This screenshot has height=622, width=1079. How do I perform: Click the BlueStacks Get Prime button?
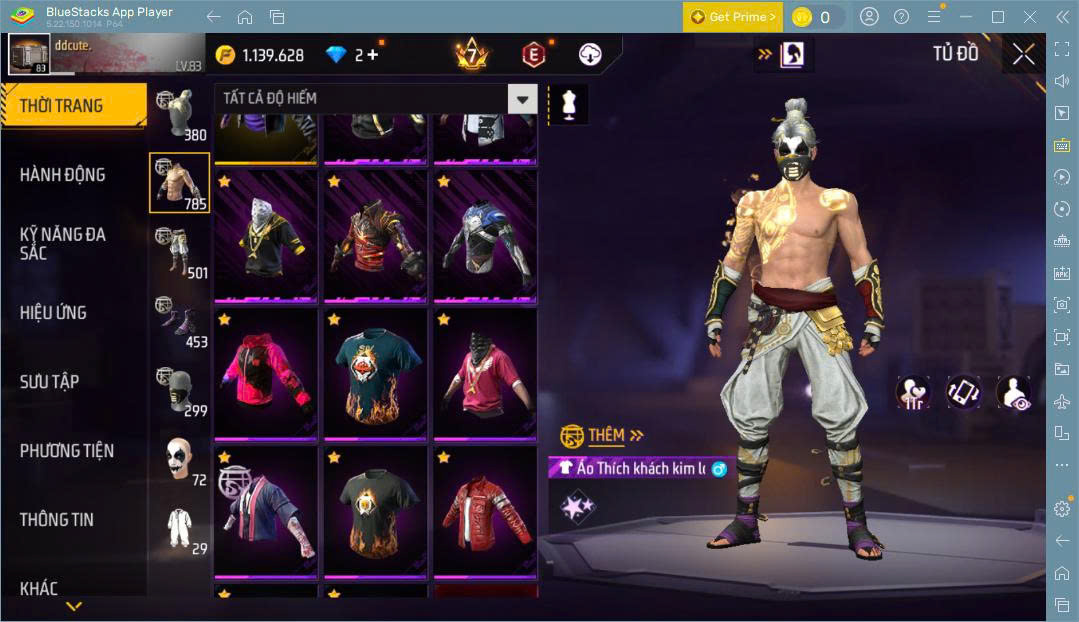pos(732,17)
